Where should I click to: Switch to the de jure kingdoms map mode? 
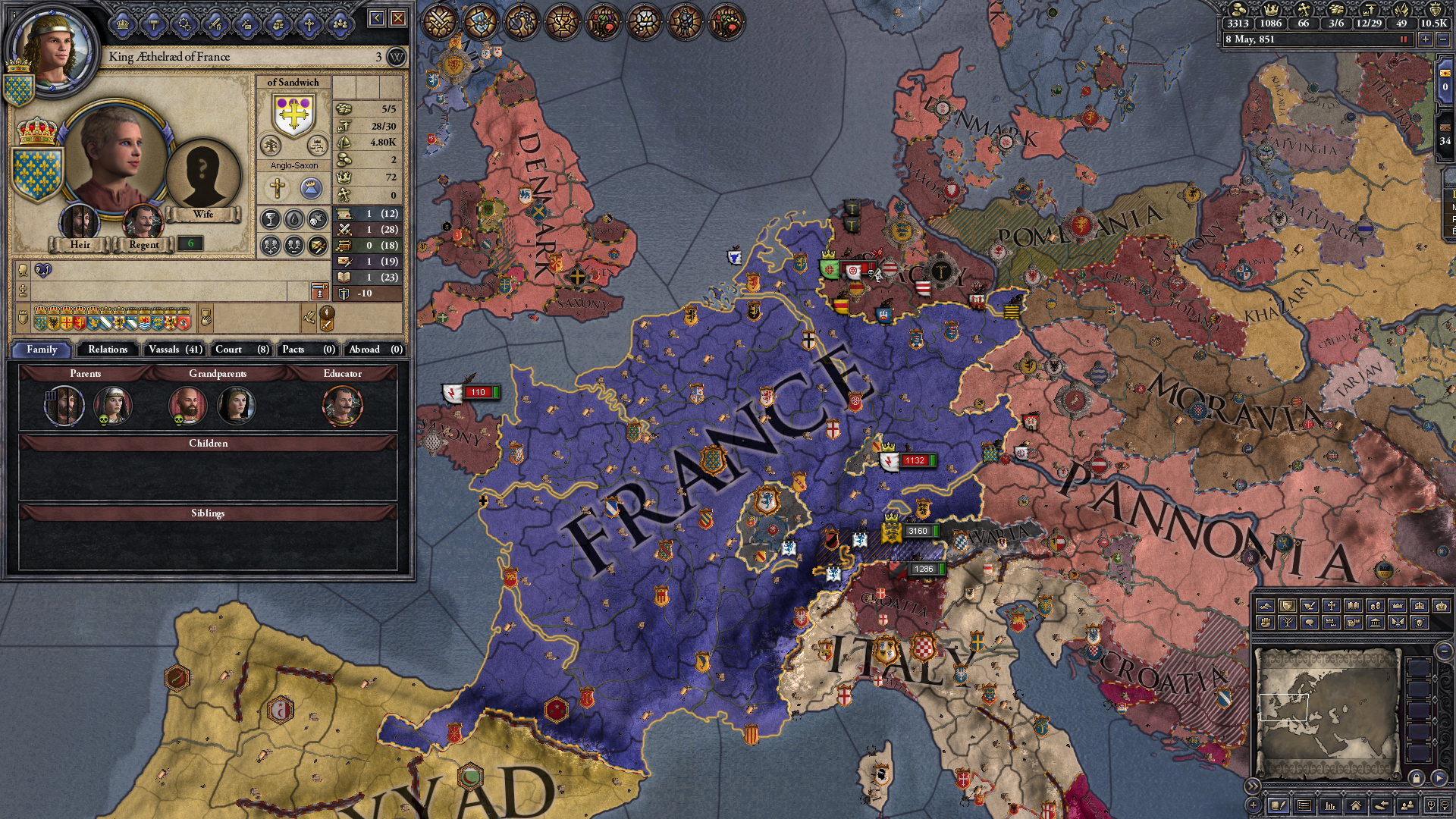pyautogui.click(x=1420, y=604)
